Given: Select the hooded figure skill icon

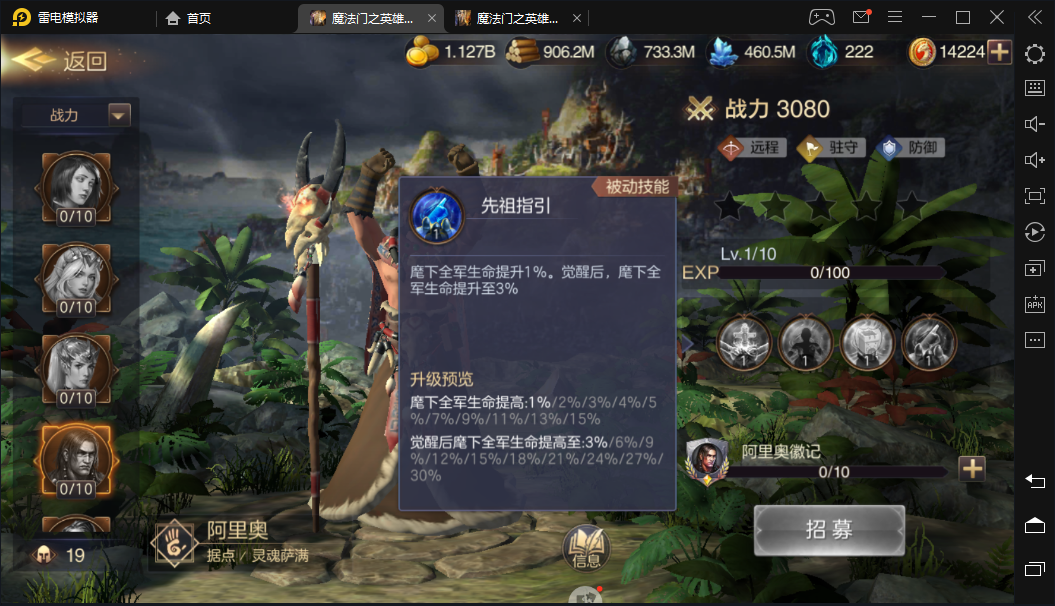Looking at the screenshot, I should pyautogui.click(x=806, y=343).
